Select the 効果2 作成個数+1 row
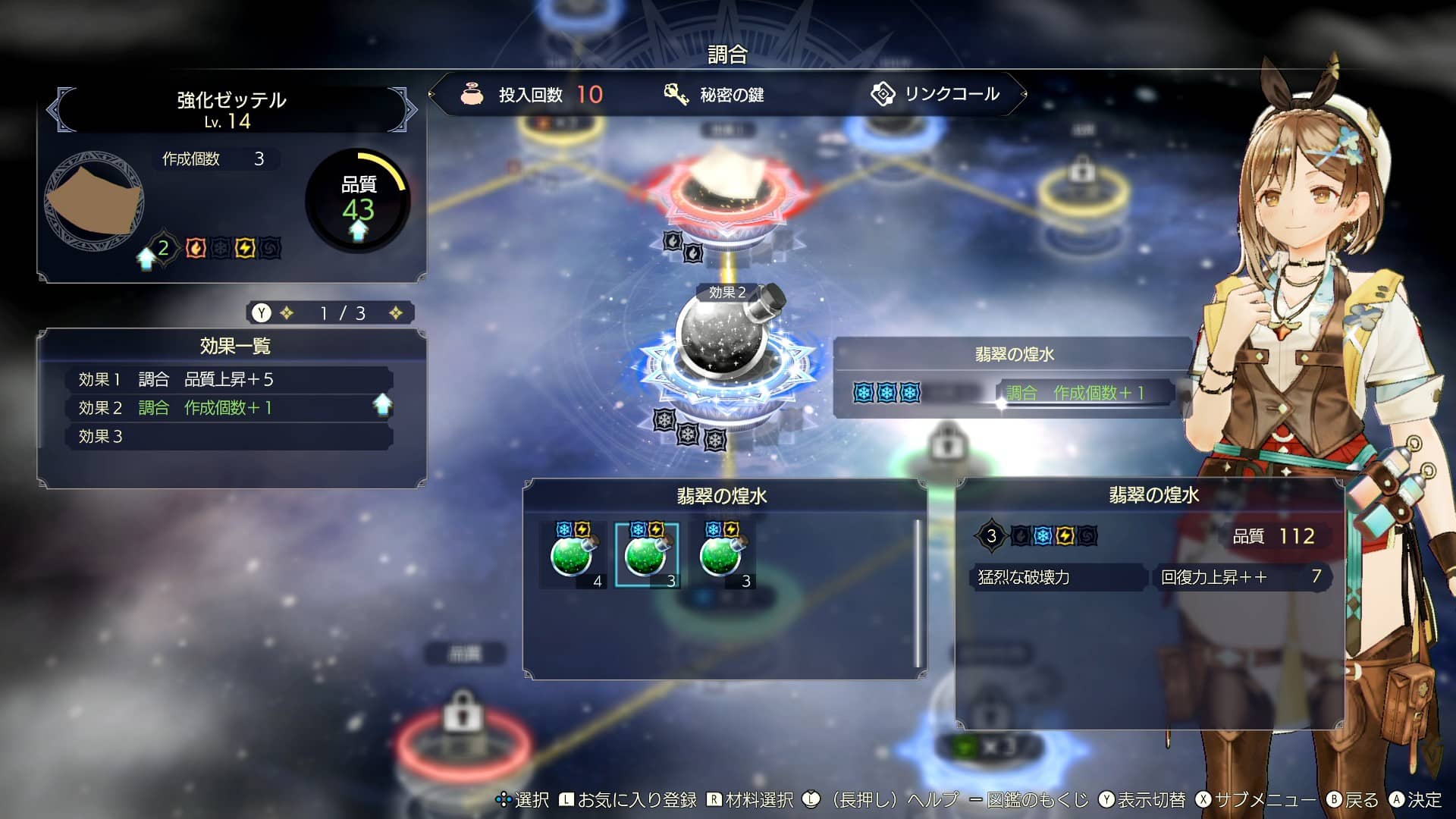 tap(228, 408)
